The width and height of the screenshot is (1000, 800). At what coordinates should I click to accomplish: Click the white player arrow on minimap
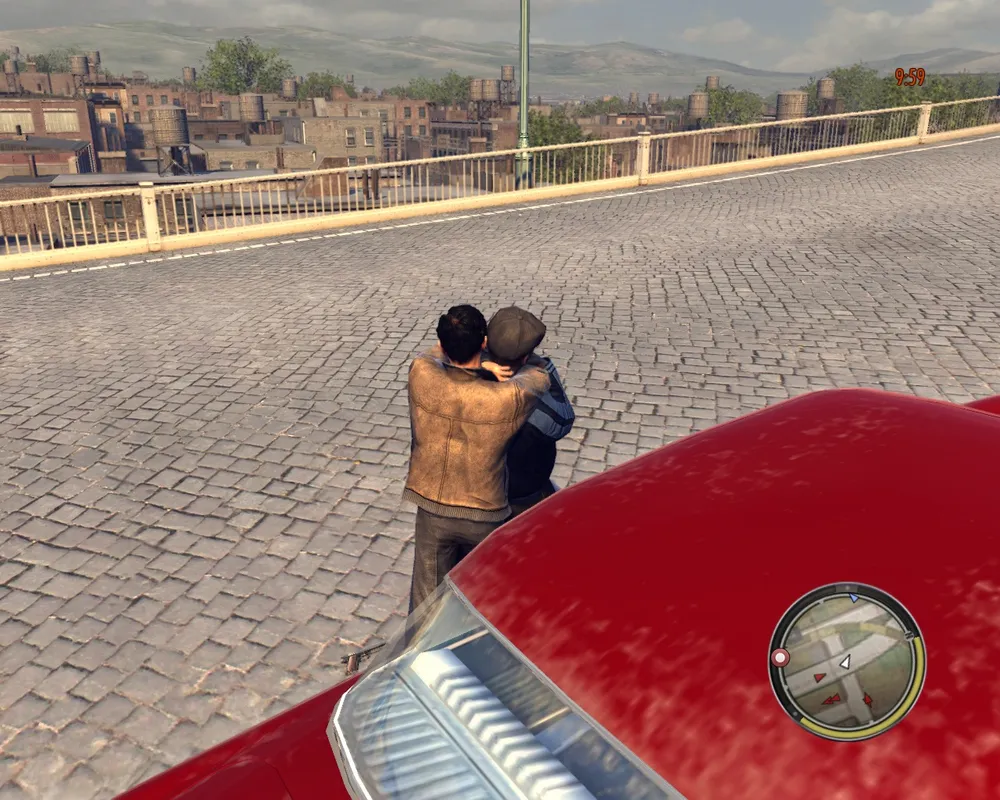point(845,661)
